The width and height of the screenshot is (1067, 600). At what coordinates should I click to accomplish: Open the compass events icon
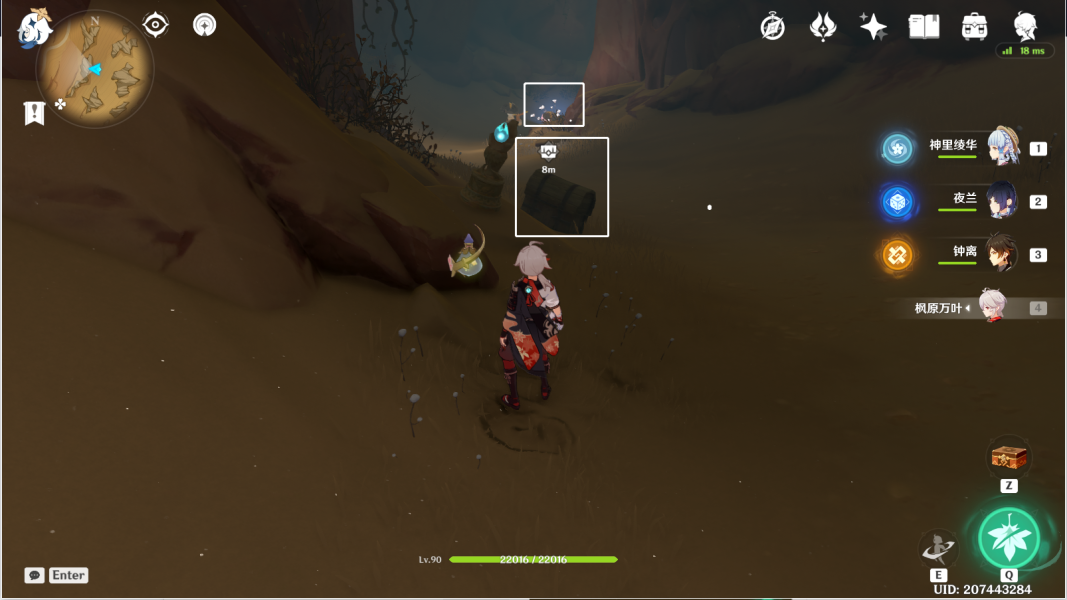(773, 27)
